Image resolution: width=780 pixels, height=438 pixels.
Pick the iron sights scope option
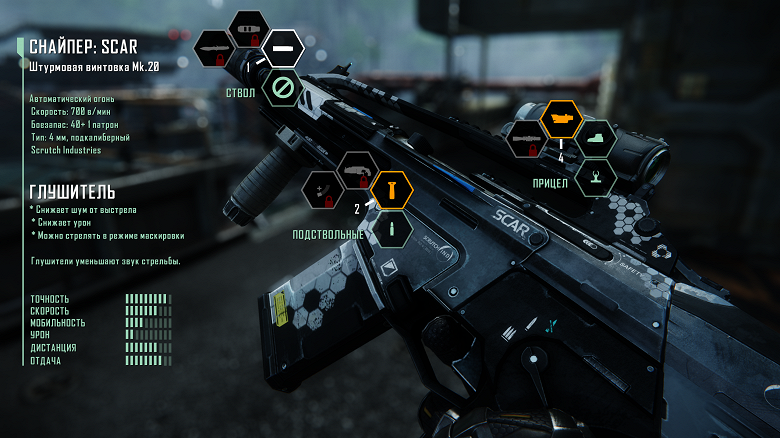point(596,178)
